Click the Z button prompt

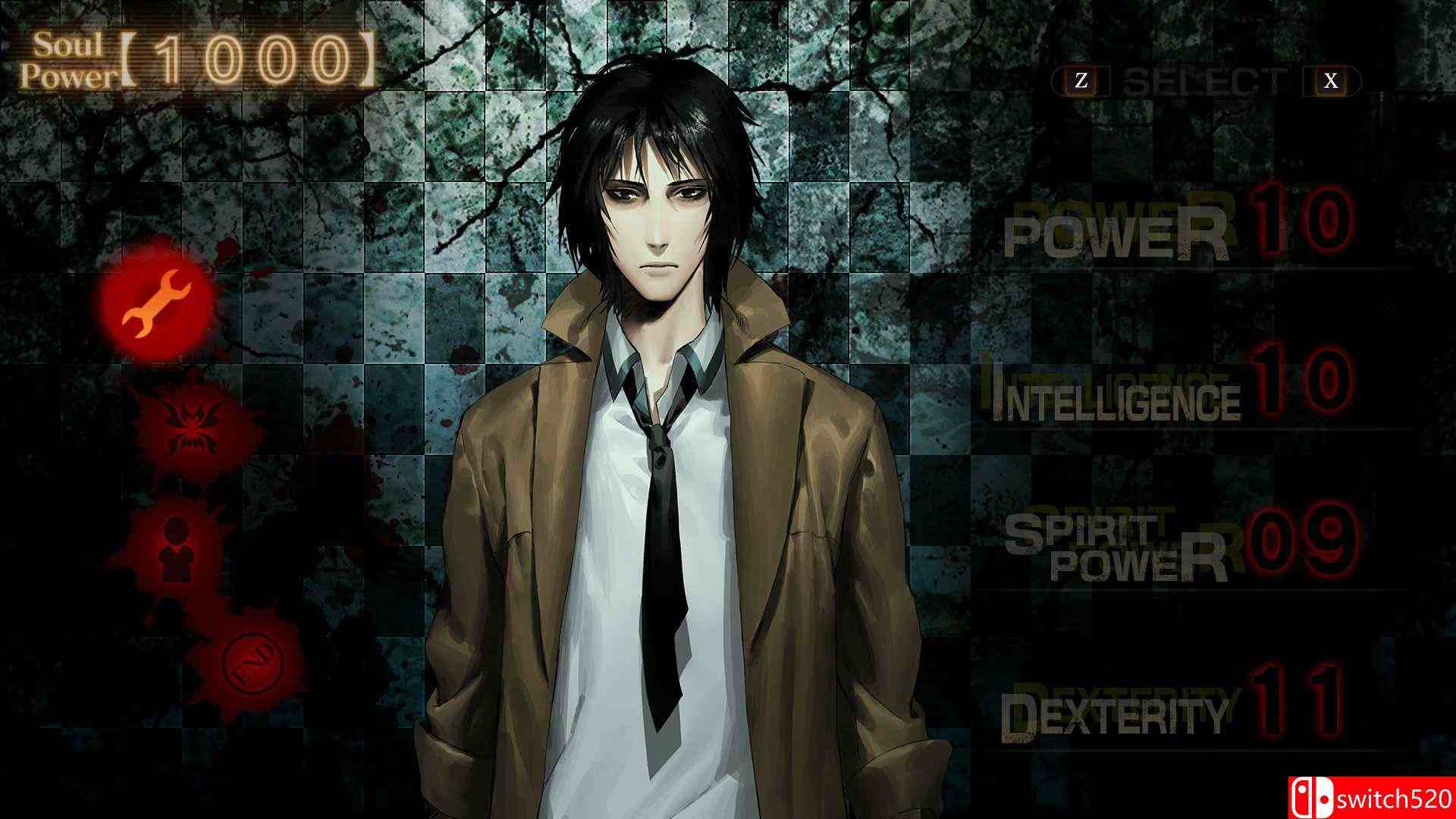[1080, 78]
